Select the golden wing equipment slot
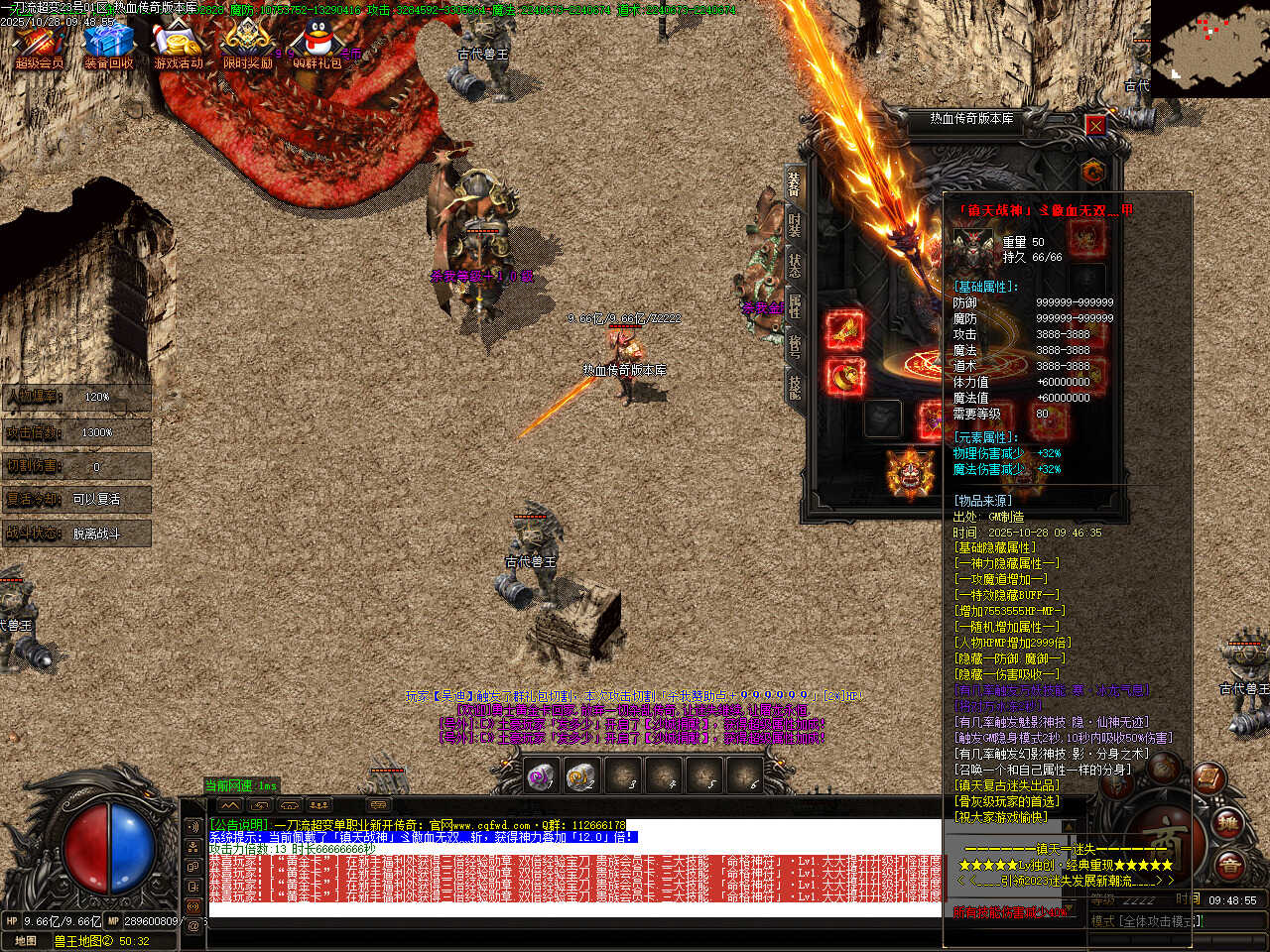 tap(844, 330)
